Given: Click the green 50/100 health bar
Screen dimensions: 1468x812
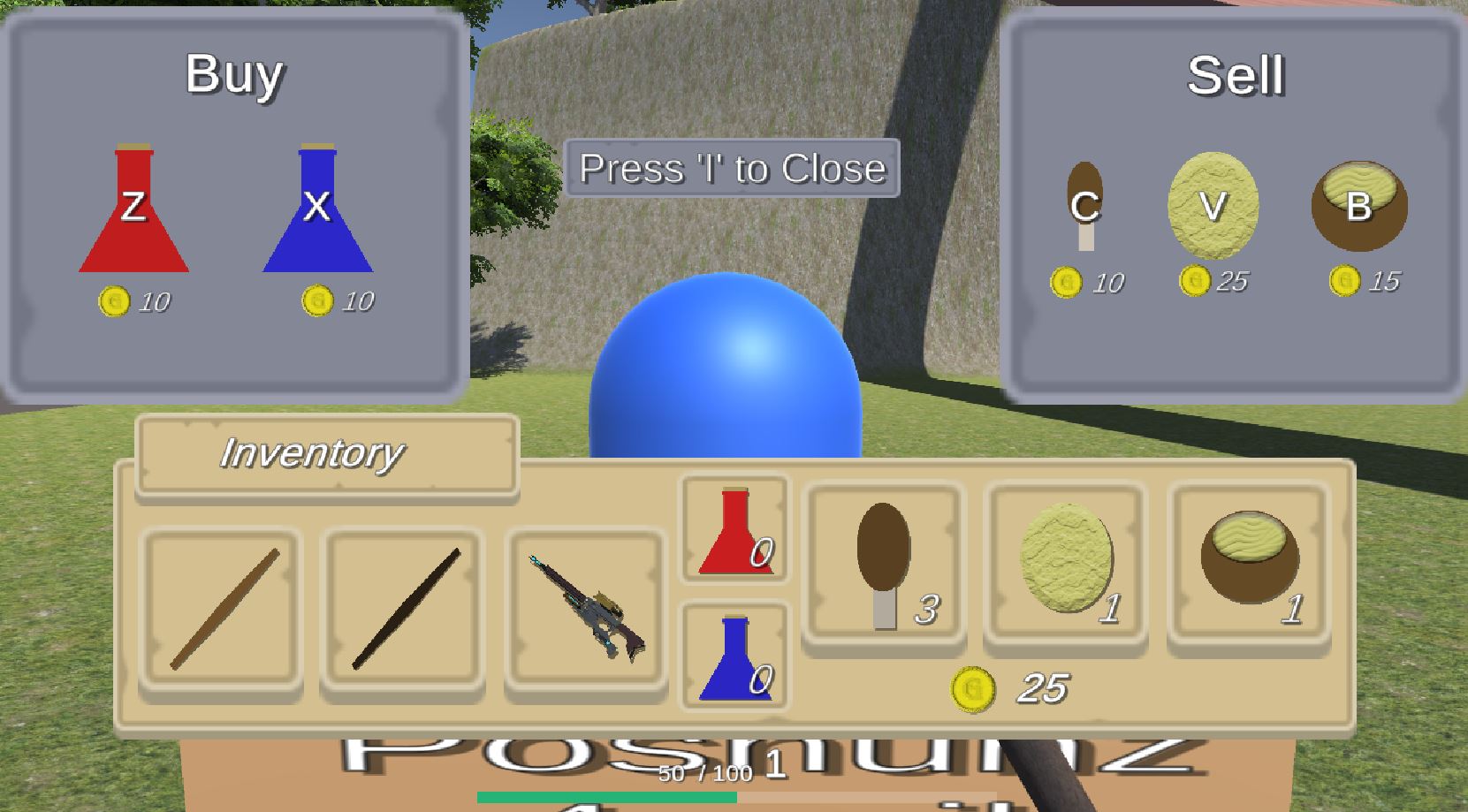Looking at the screenshot, I should [605, 796].
